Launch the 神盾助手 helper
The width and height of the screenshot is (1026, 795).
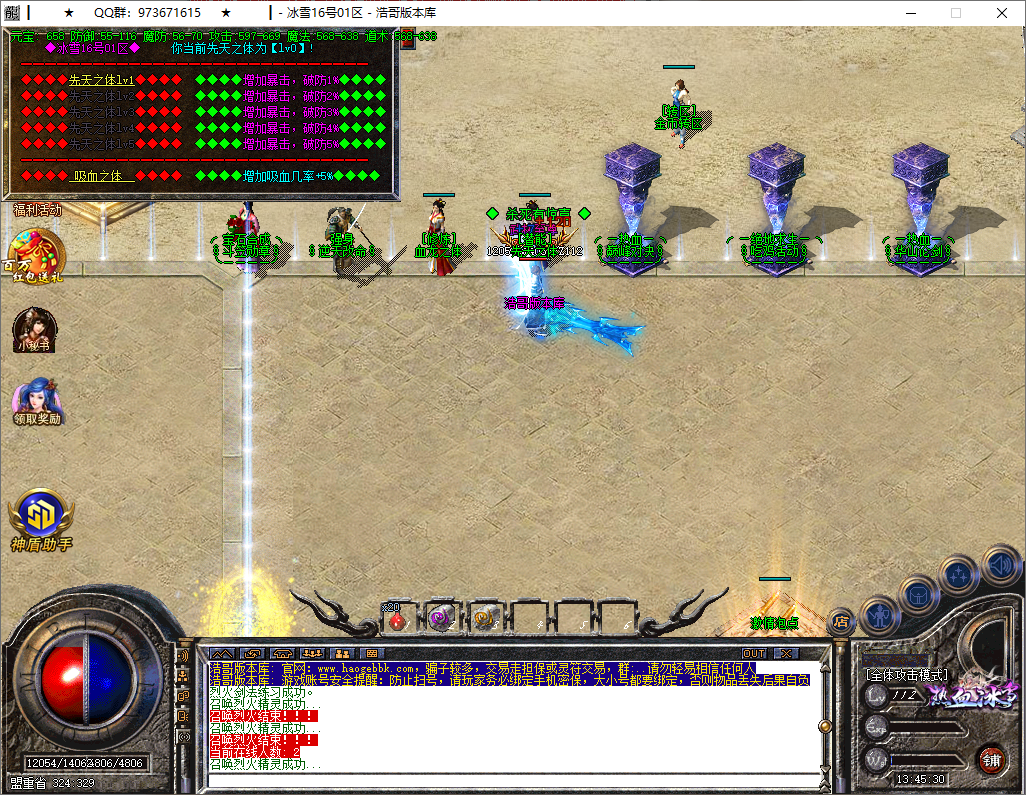pos(41,519)
